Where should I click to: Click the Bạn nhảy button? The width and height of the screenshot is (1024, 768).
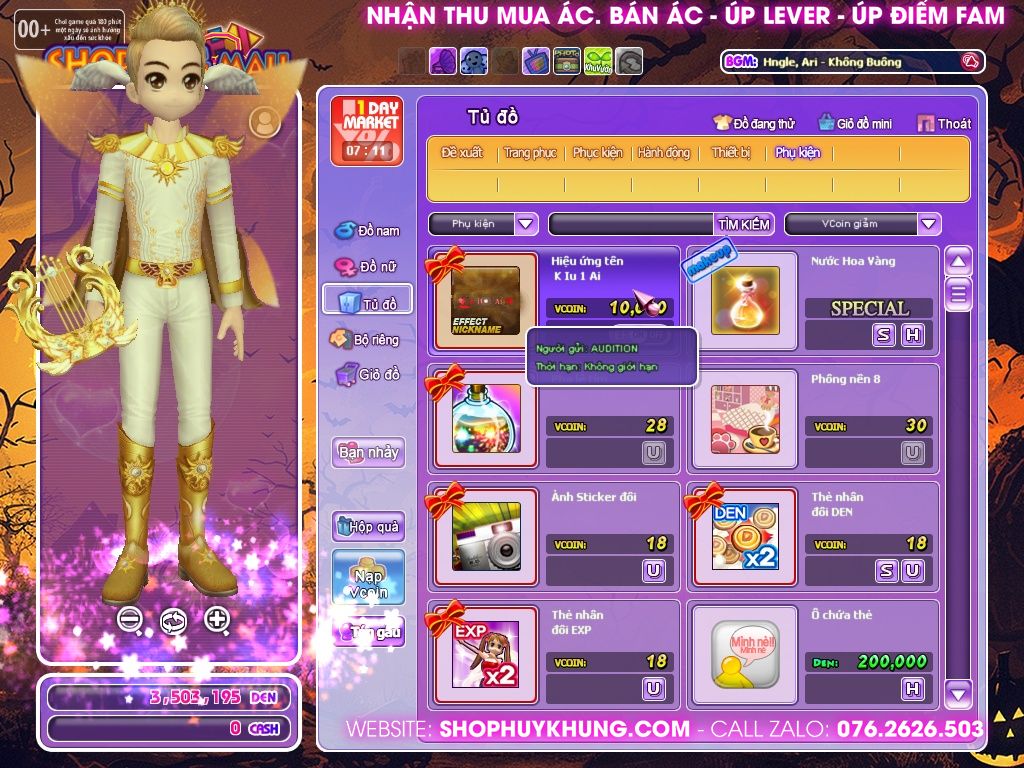point(368,452)
